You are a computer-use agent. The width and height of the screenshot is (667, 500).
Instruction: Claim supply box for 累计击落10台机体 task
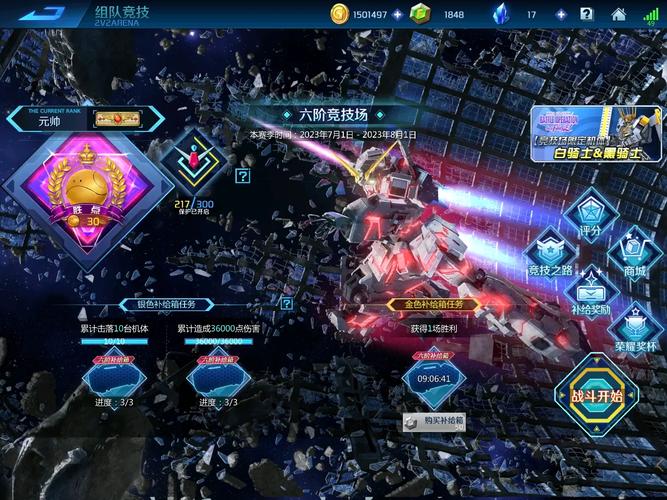[111, 379]
